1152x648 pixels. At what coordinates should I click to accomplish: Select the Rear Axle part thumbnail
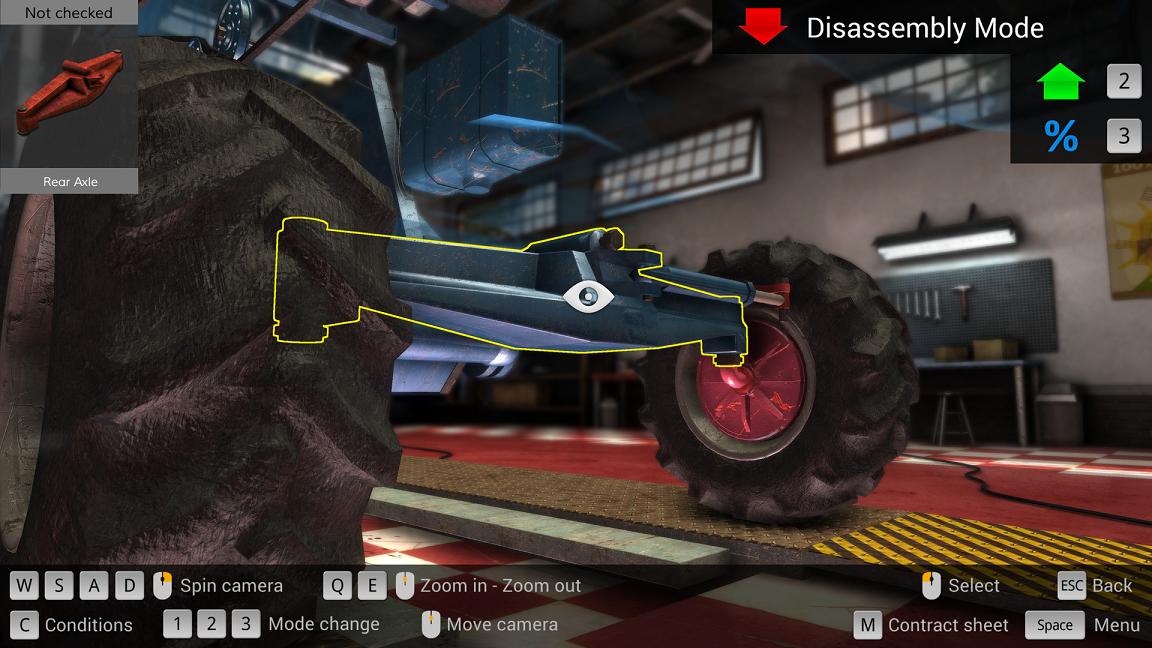pos(68,97)
